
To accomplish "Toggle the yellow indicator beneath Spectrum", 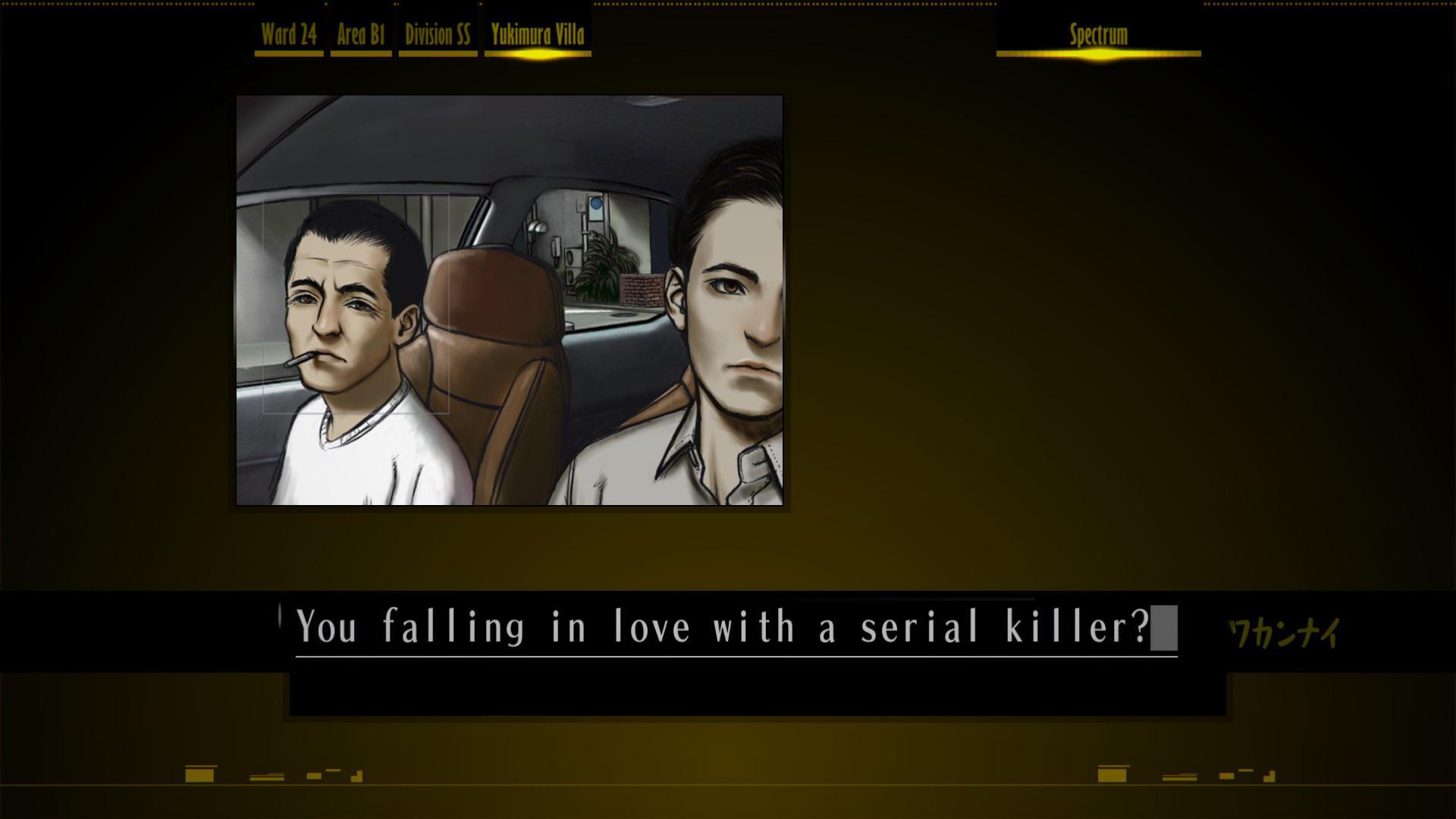I will point(1097,54).
